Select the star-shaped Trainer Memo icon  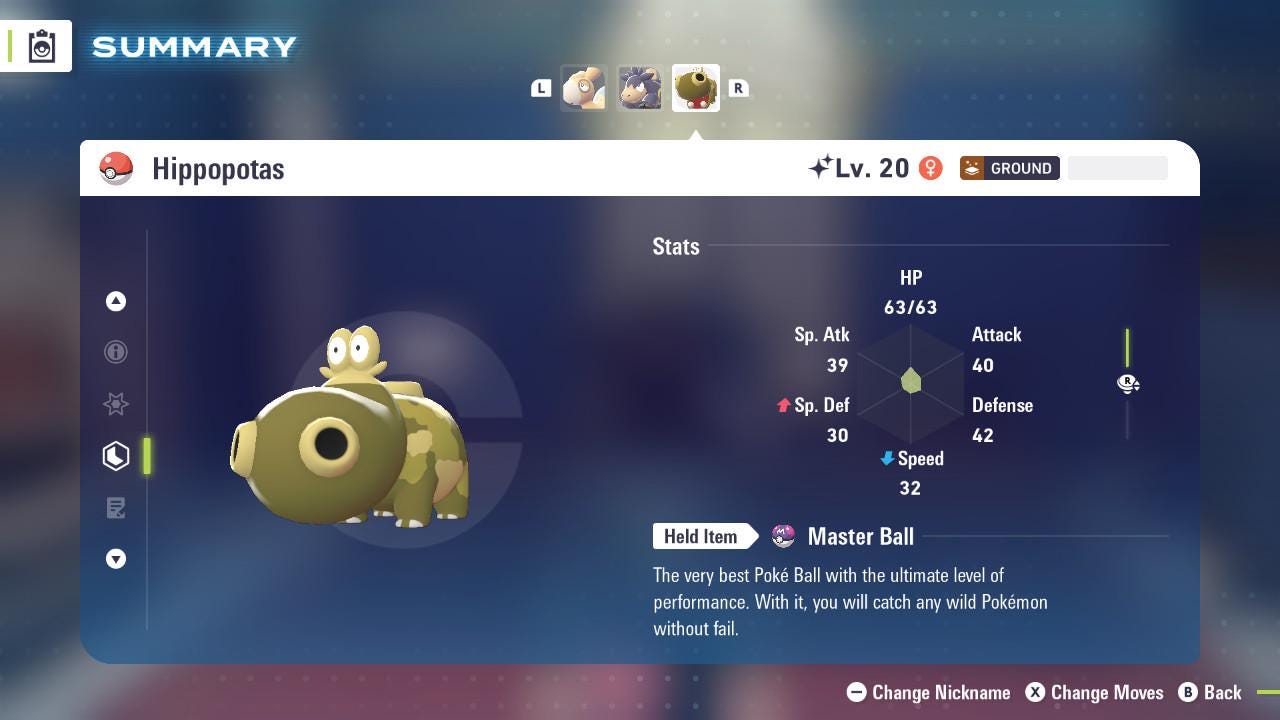coord(116,404)
